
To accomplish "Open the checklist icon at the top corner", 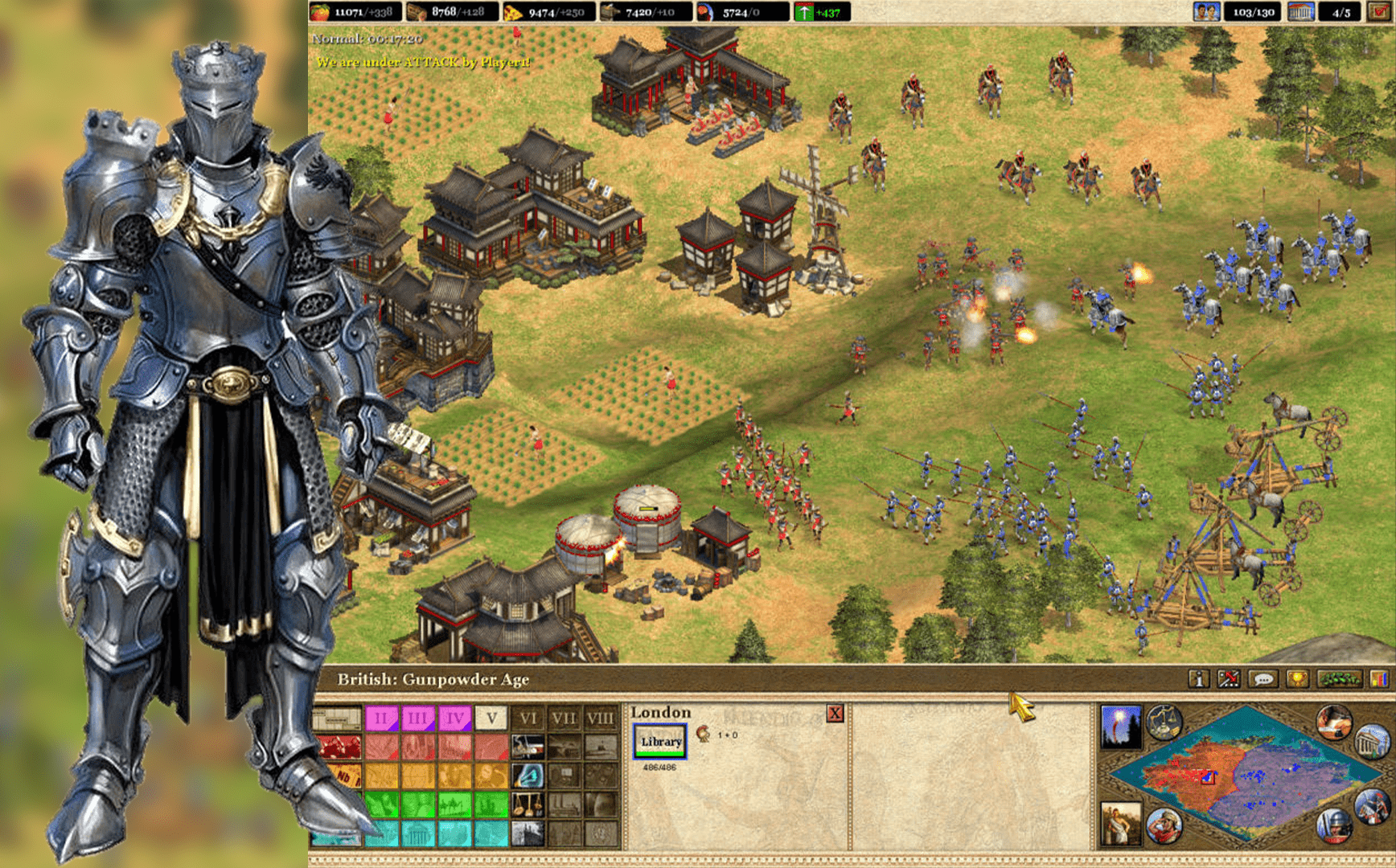I will [1380, 12].
